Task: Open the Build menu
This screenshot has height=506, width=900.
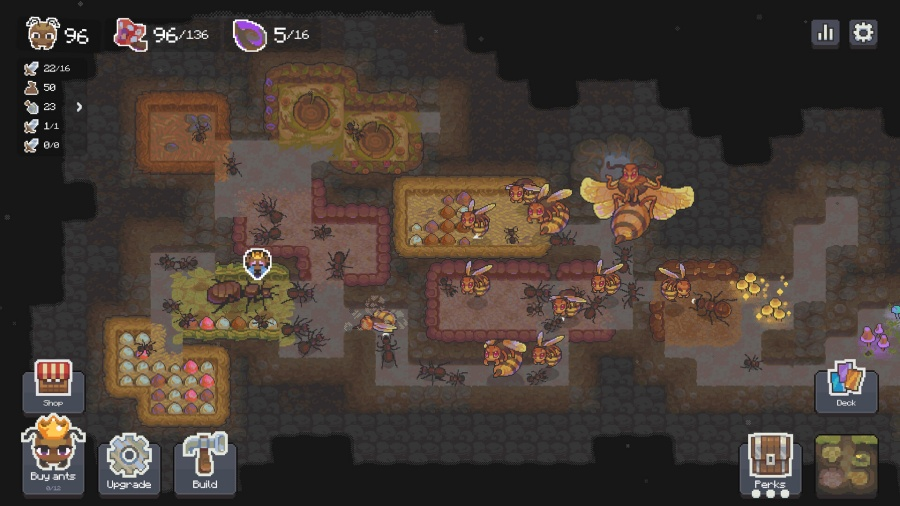Action: tap(205, 463)
